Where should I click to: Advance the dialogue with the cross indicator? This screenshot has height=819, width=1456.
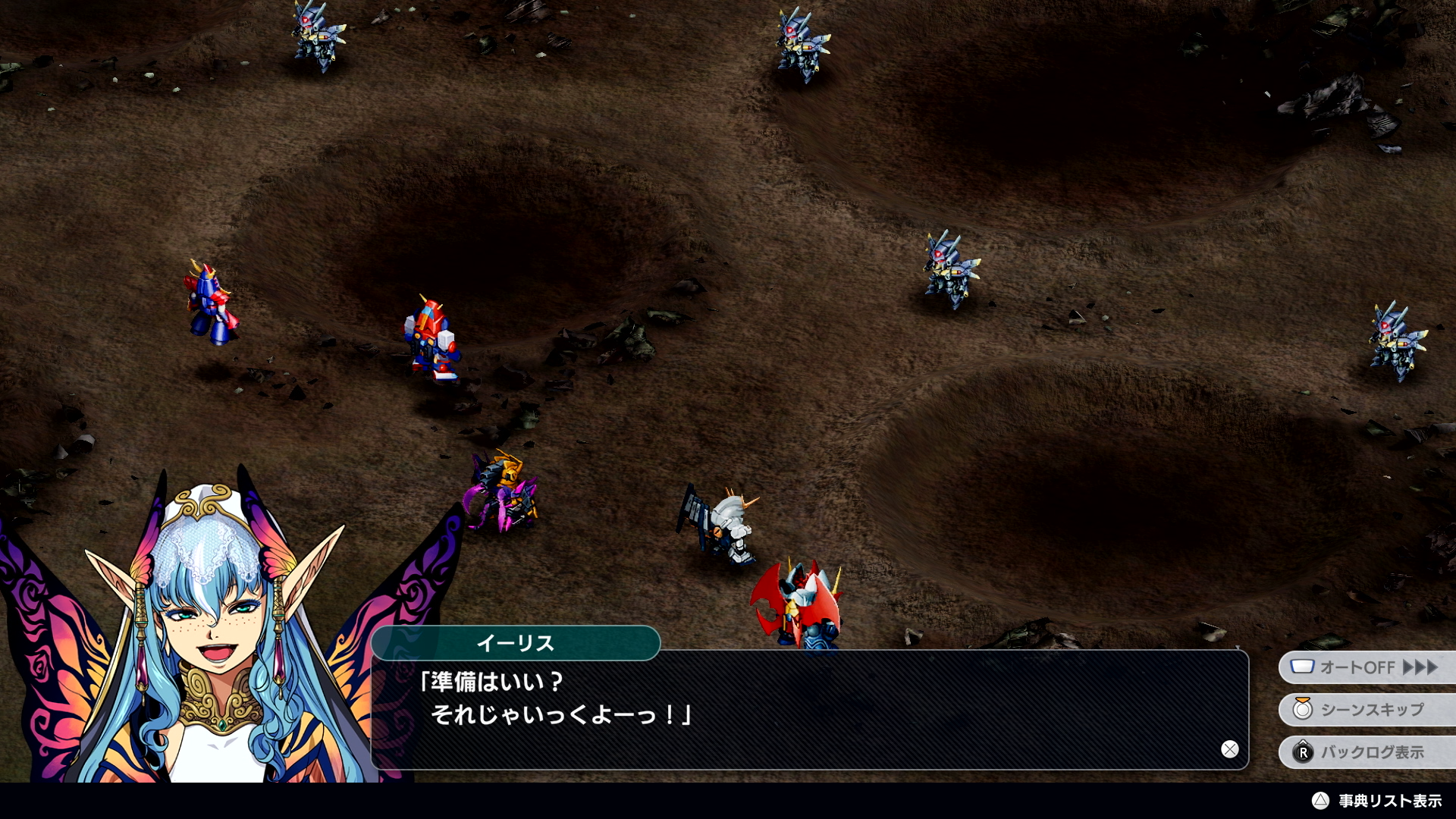pos(1229,749)
